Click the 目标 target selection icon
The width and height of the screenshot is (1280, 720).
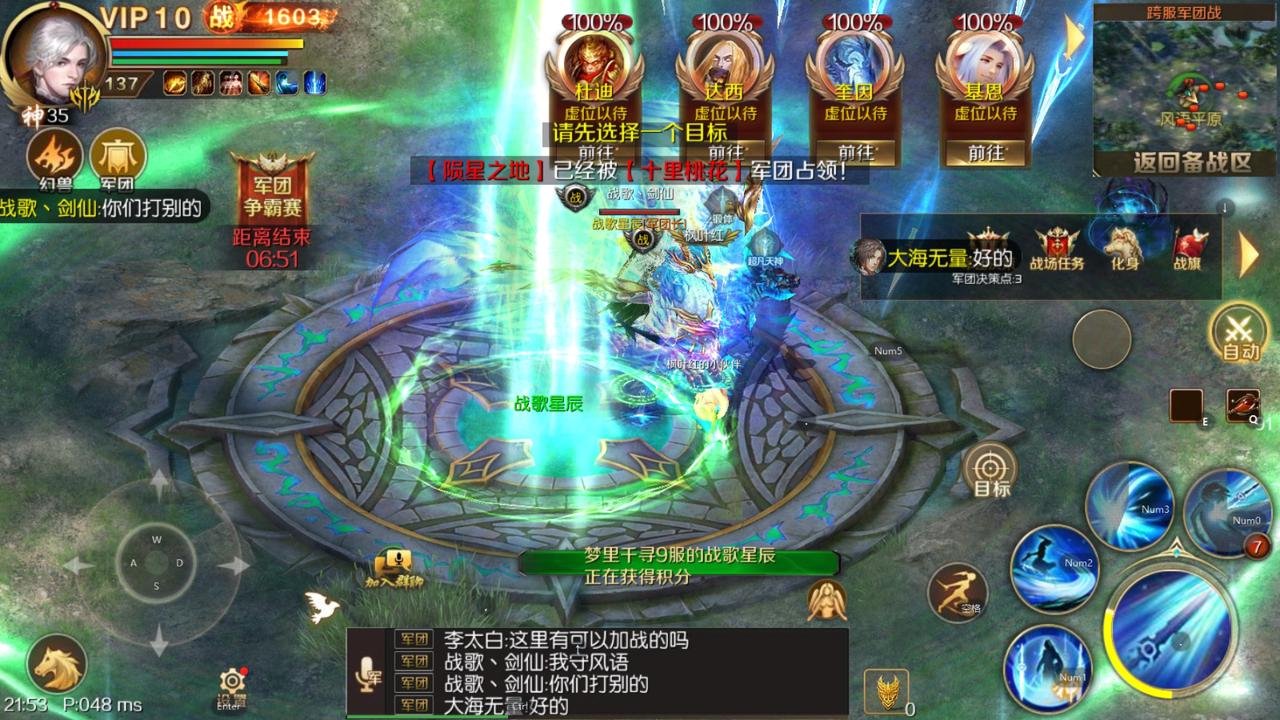(x=991, y=470)
